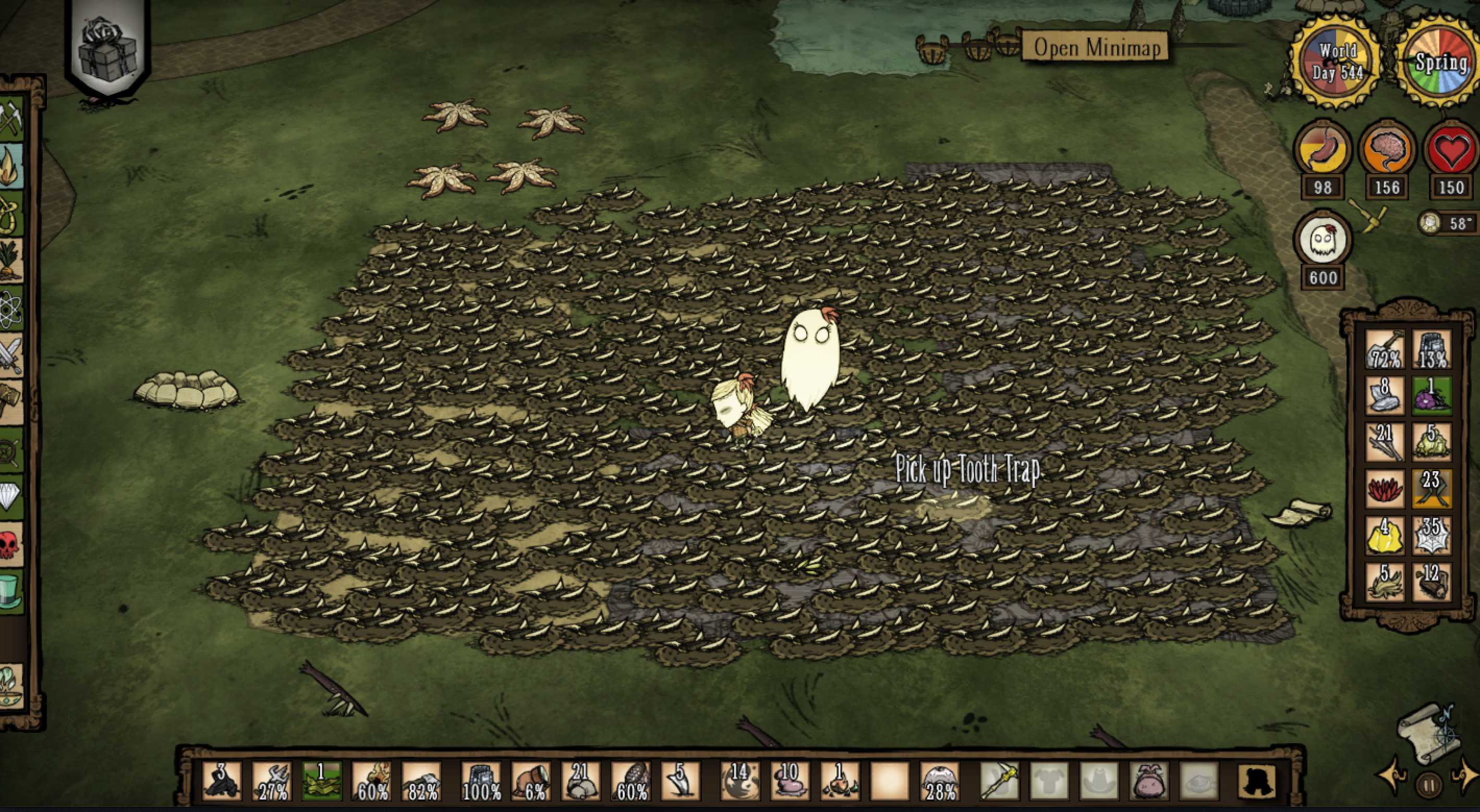Viewport: 1480px width, 812px height.
Task: Select the gold nugget stack in backpack
Action: [1385, 536]
